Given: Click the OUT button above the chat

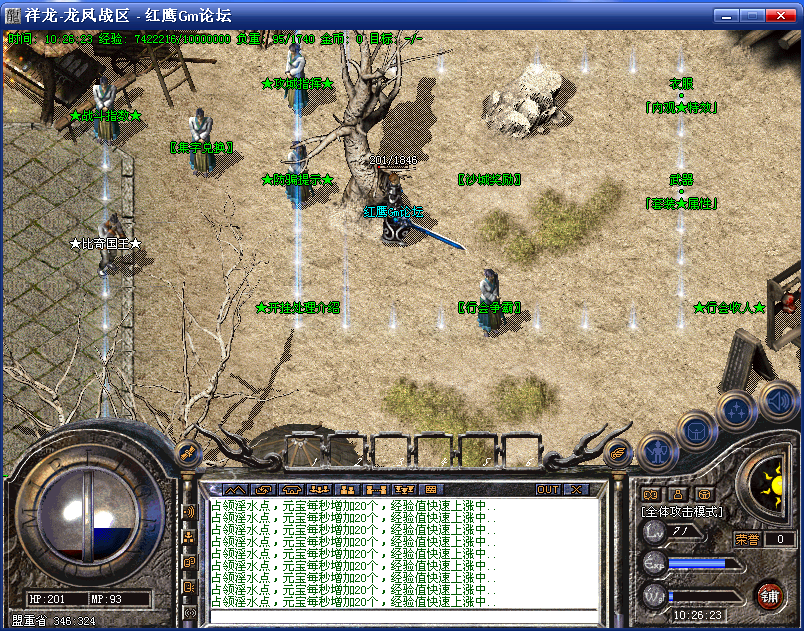Looking at the screenshot, I should click(548, 490).
